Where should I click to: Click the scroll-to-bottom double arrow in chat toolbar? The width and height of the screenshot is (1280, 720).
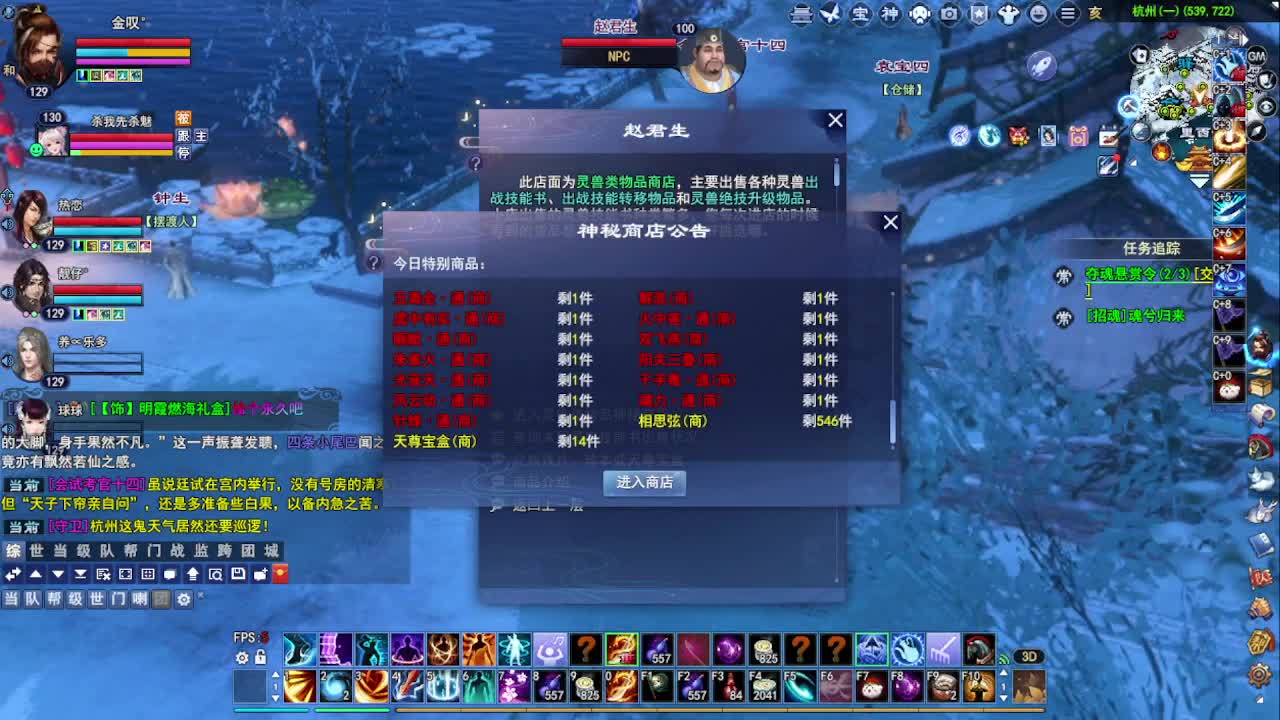tap(81, 575)
